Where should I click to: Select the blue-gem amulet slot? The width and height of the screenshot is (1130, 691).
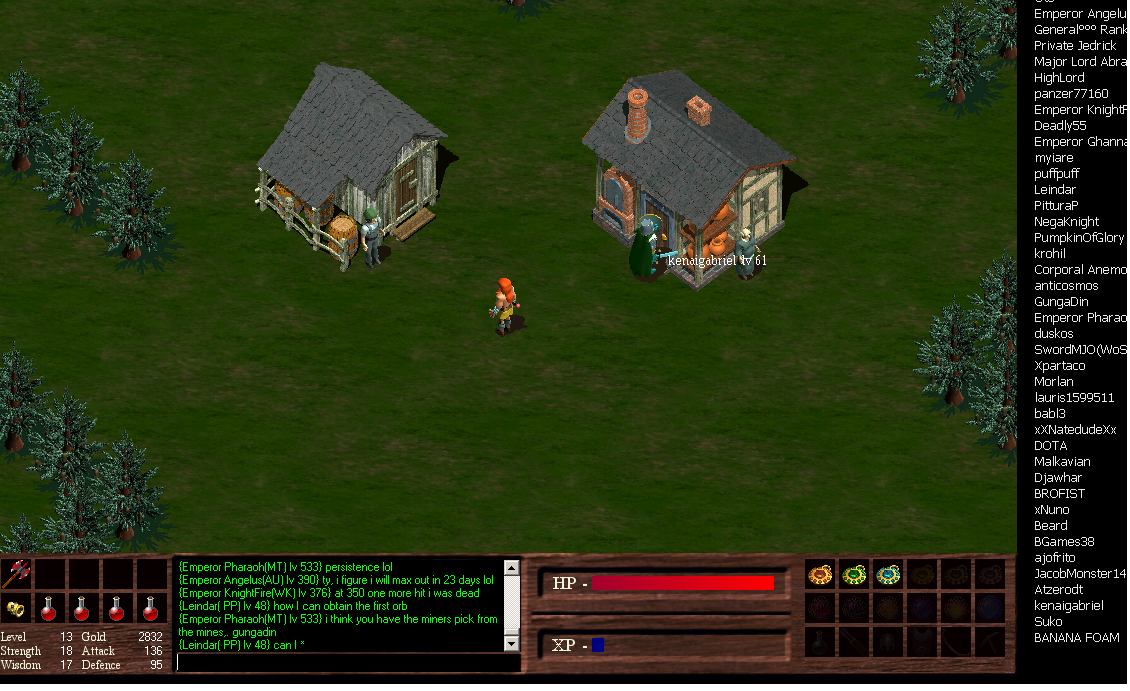[888, 574]
